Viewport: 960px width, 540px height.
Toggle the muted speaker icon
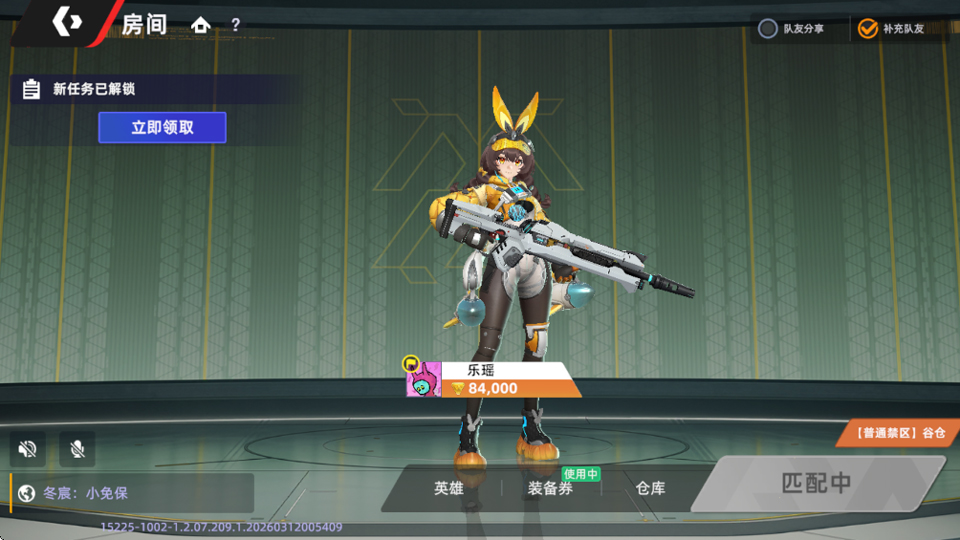pos(28,449)
